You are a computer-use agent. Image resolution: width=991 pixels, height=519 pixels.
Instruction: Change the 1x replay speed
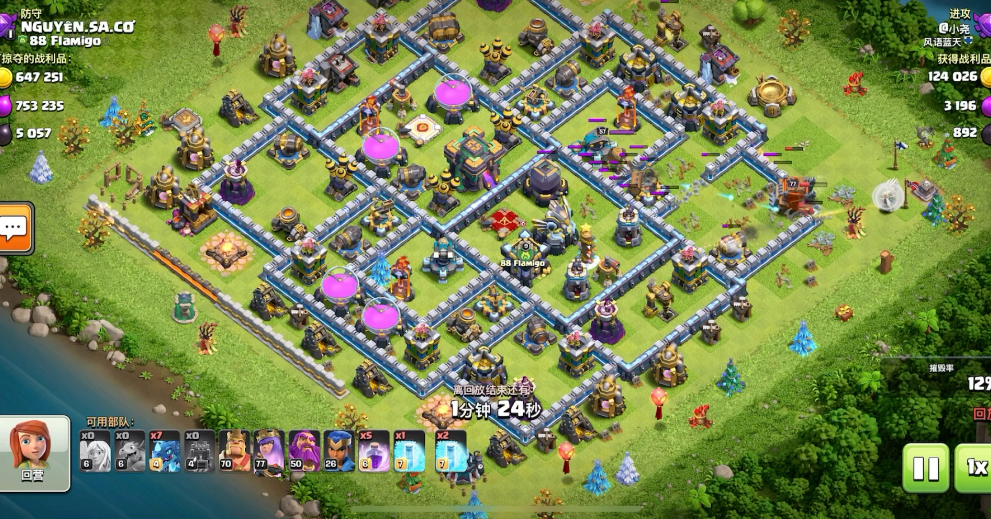coord(974,468)
